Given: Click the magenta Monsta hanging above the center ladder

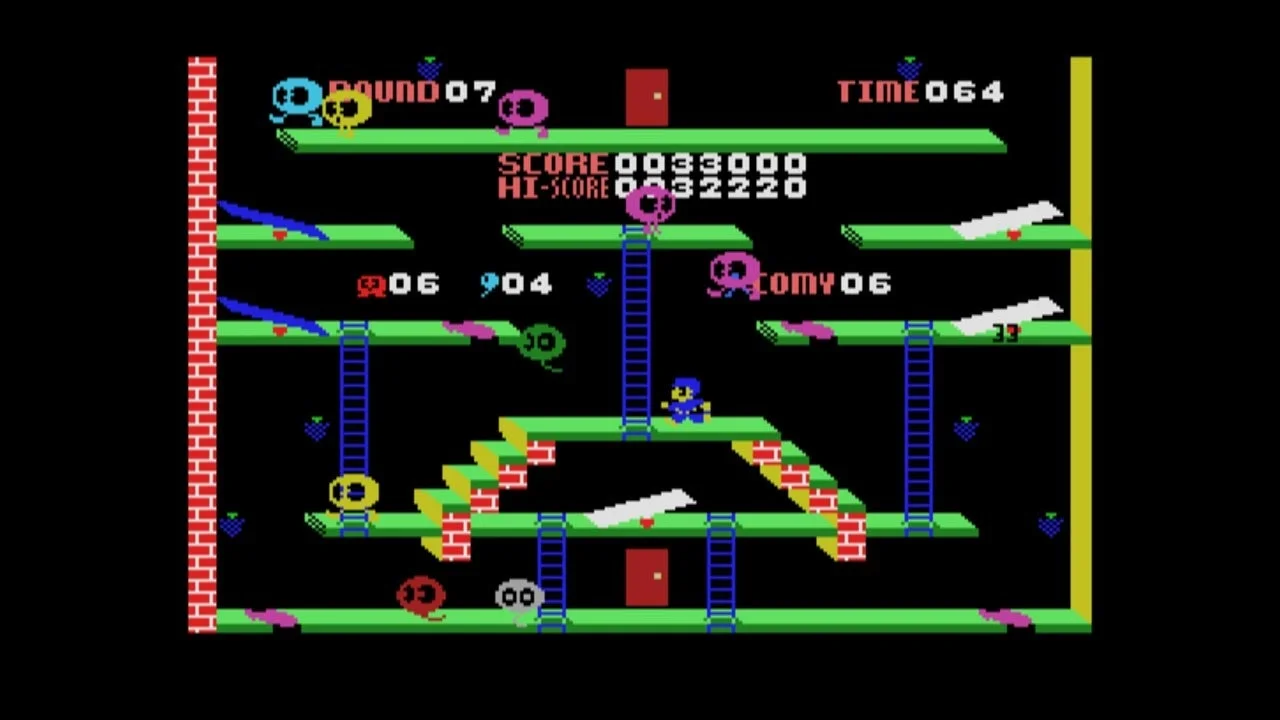Looking at the screenshot, I should click(652, 207).
